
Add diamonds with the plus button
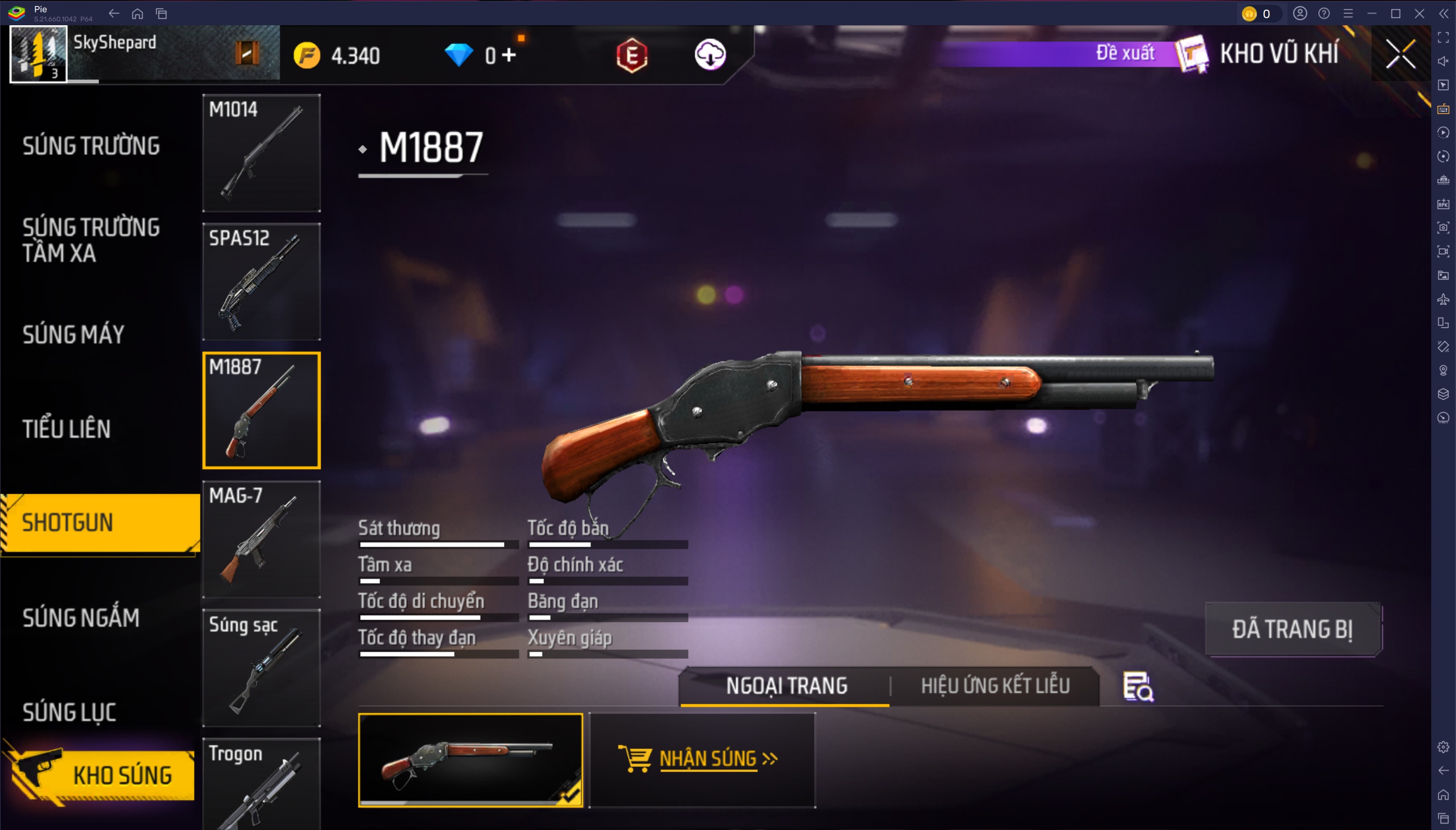(509, 55)
